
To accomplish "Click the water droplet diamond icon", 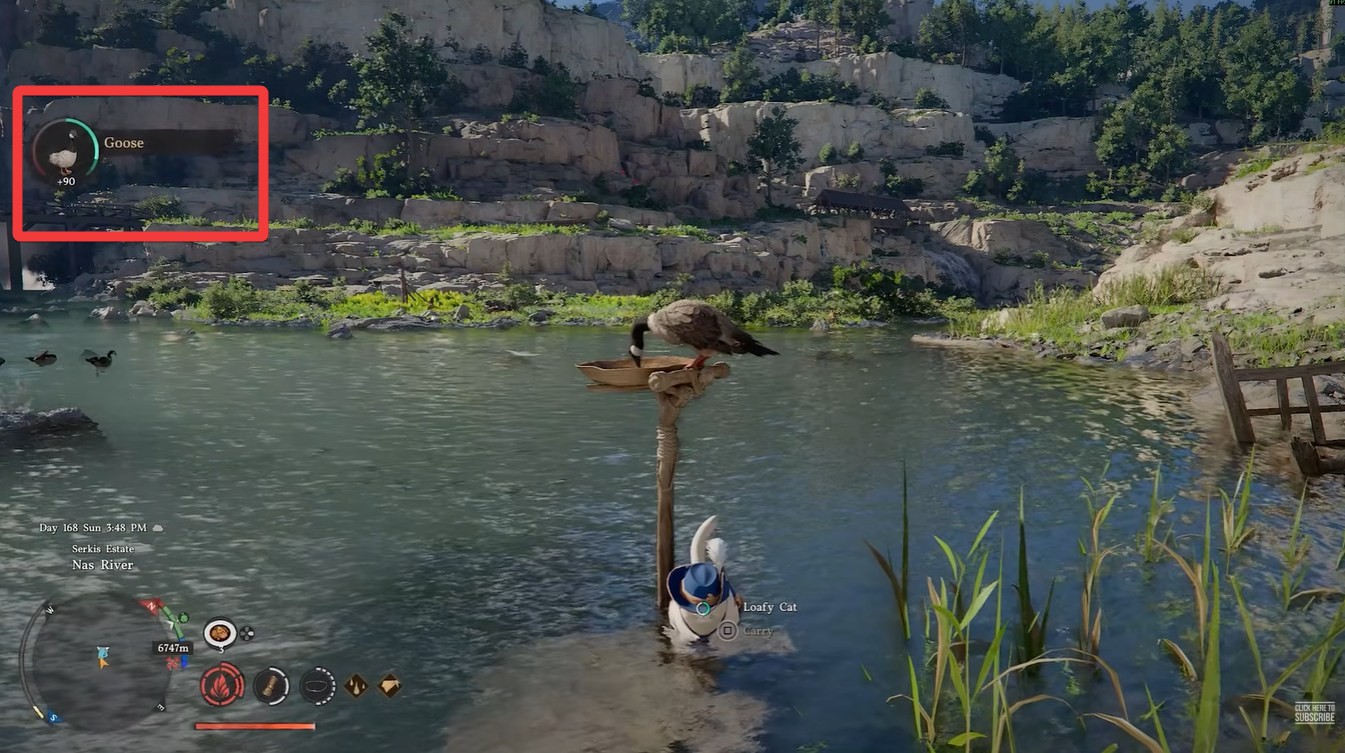I will click(355, 687).
